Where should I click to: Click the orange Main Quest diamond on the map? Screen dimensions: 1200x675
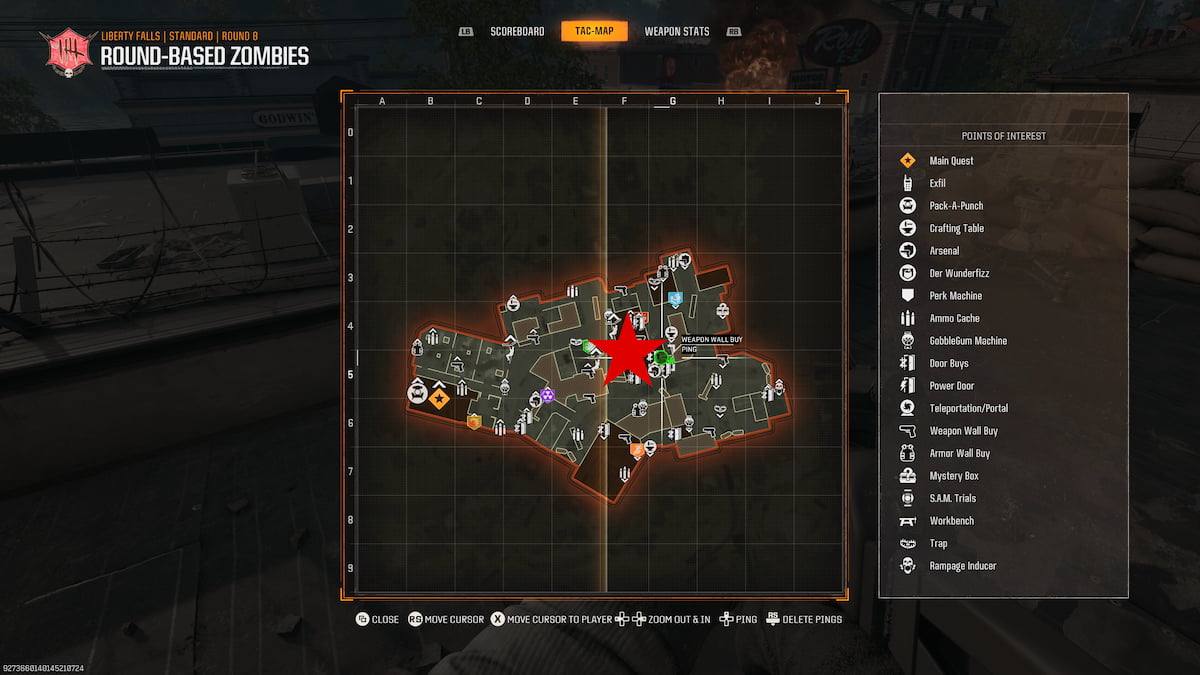click(x=439, y=399)
